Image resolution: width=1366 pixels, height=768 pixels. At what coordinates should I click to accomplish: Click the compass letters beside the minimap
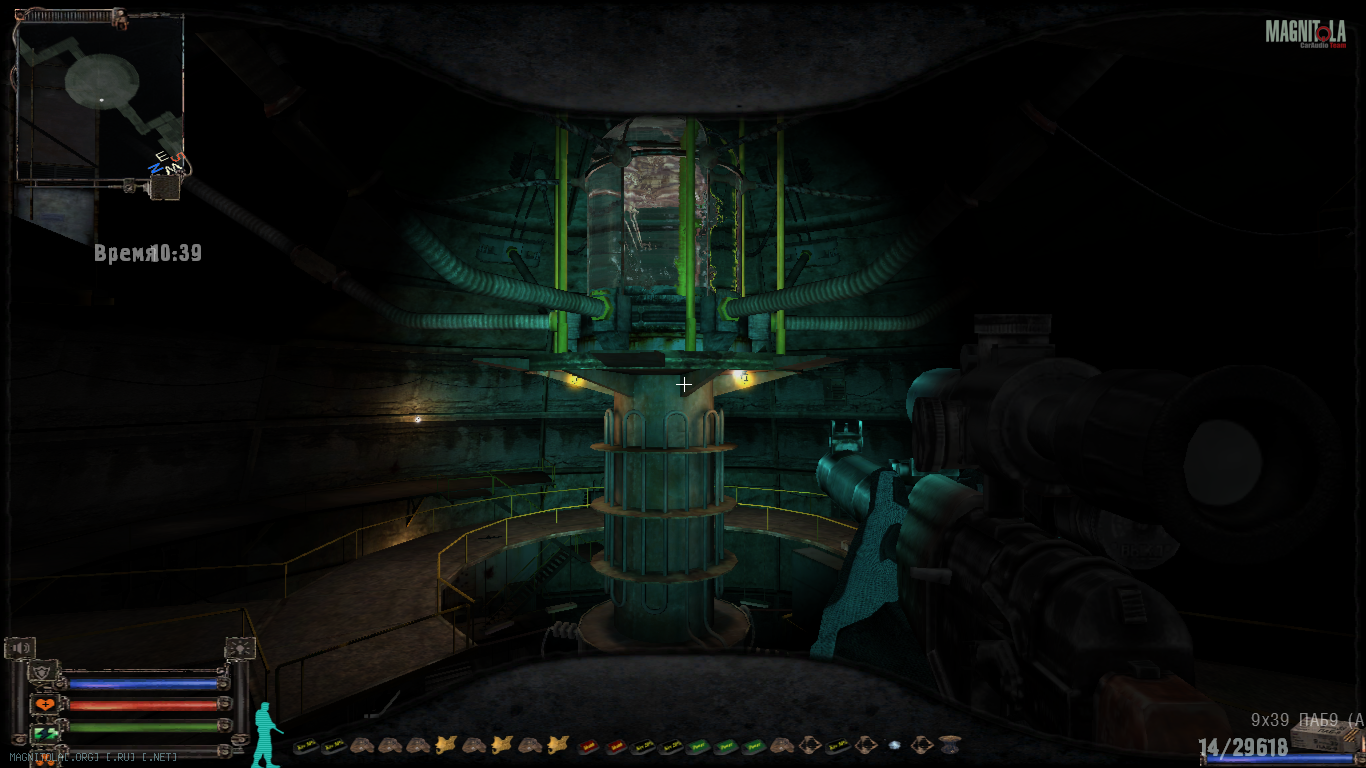163,165
